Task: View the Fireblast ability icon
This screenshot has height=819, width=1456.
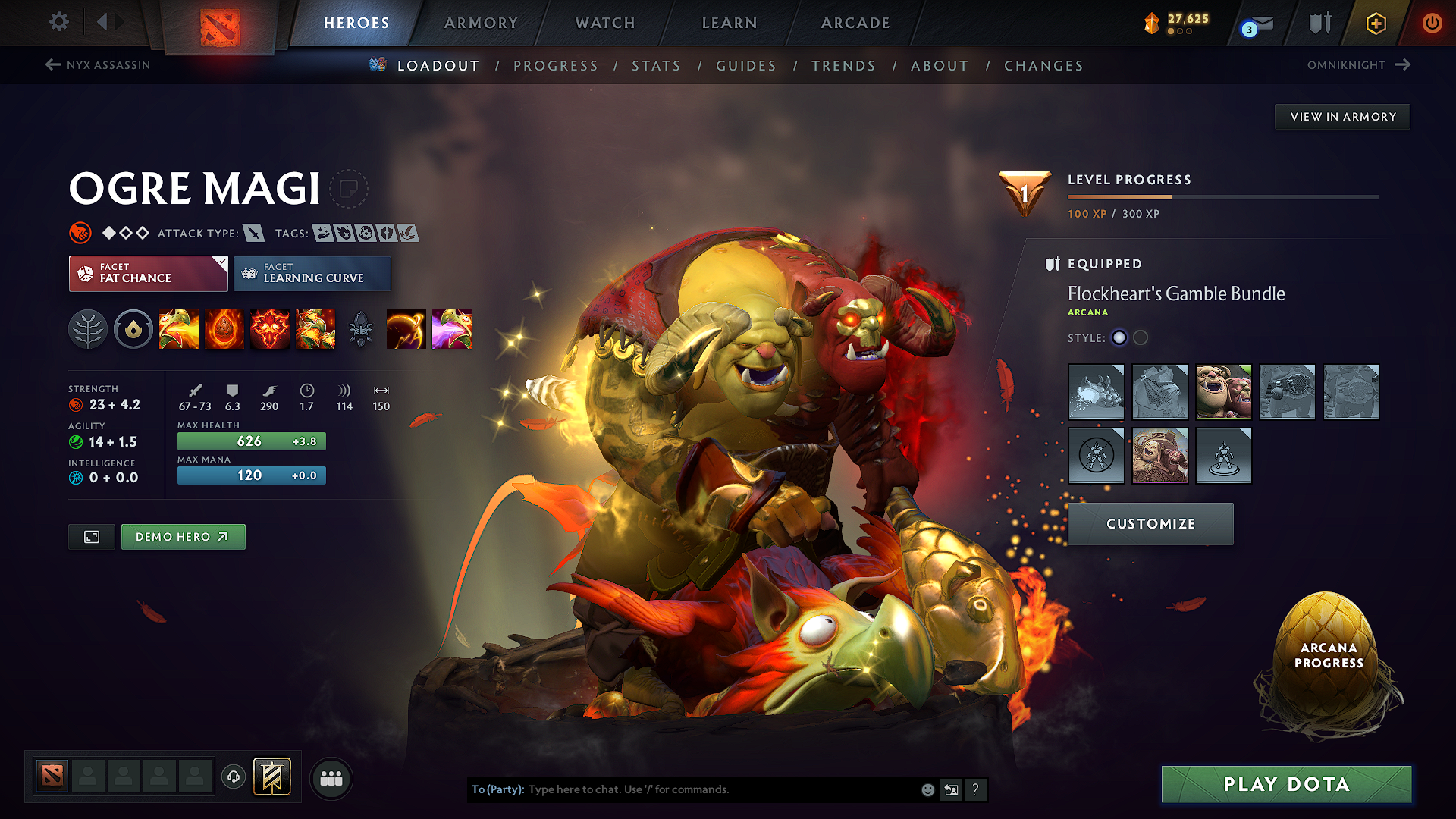Action: pyautogui.click(x=179, y=329)
